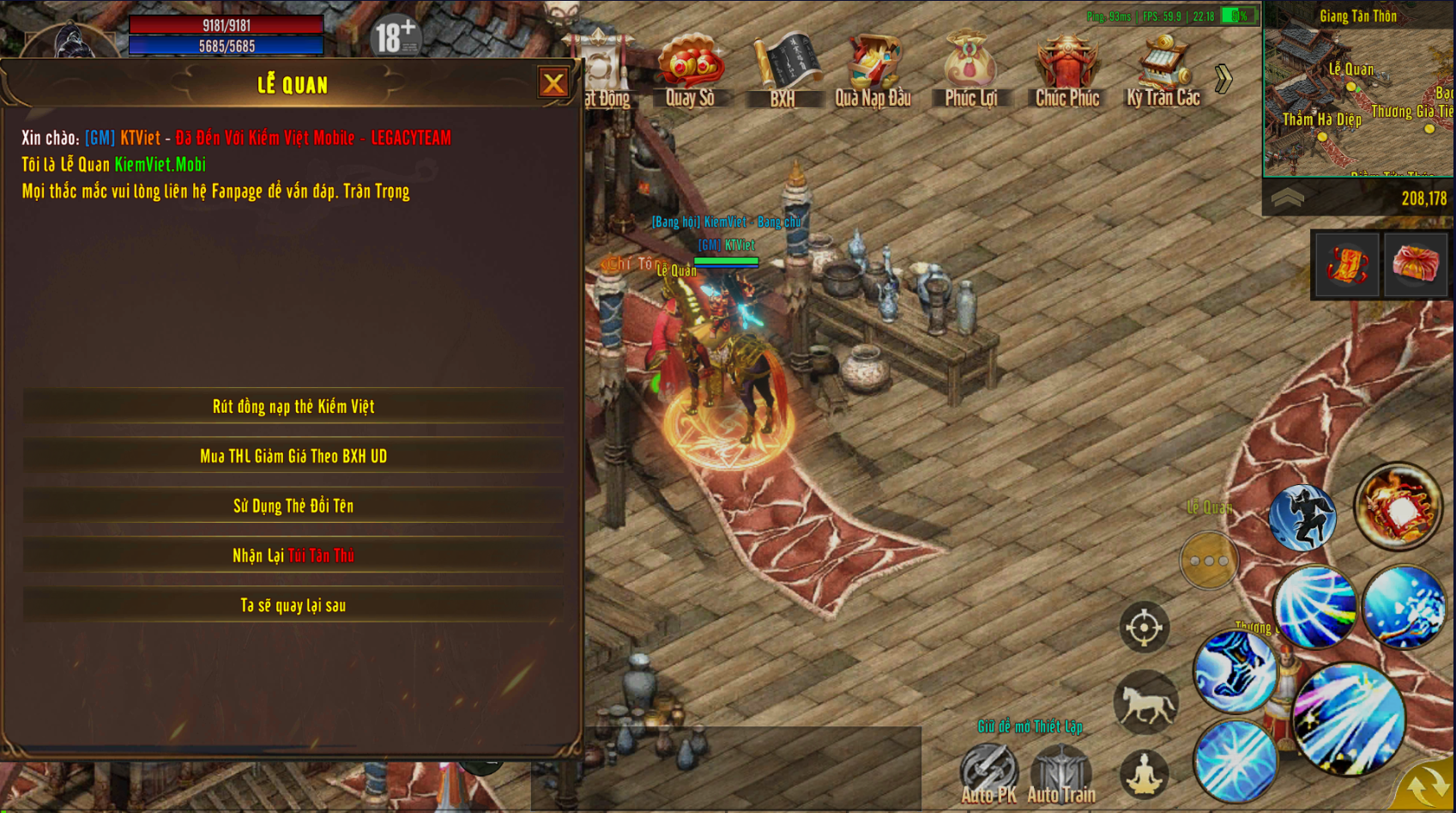Open the Quay Sò lottery icon

(x=690, y=70)
